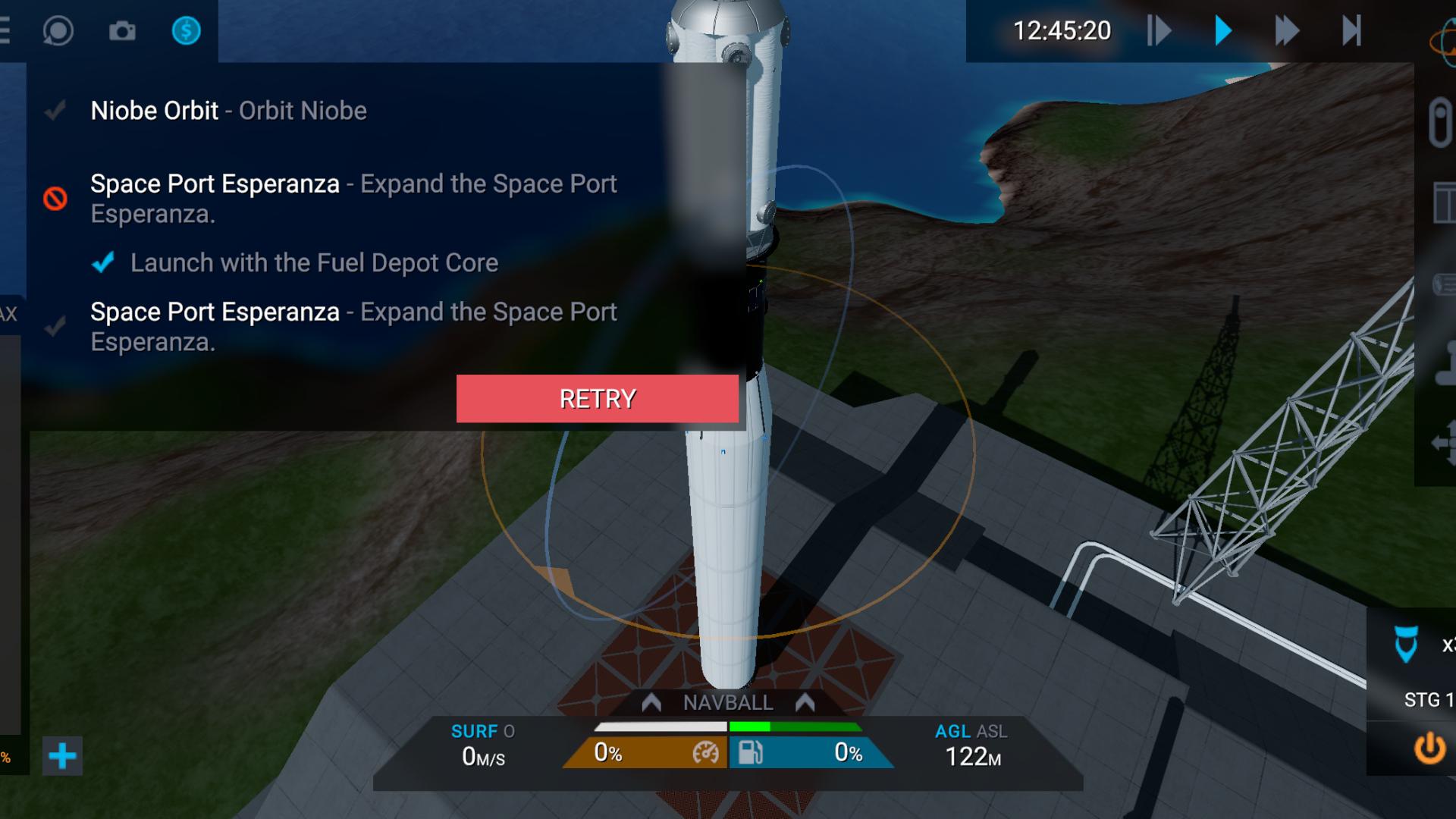Activate the blue engine stage icon
The width and height of the screenshot is (1456, 819).
click(x=1406, y=645)
